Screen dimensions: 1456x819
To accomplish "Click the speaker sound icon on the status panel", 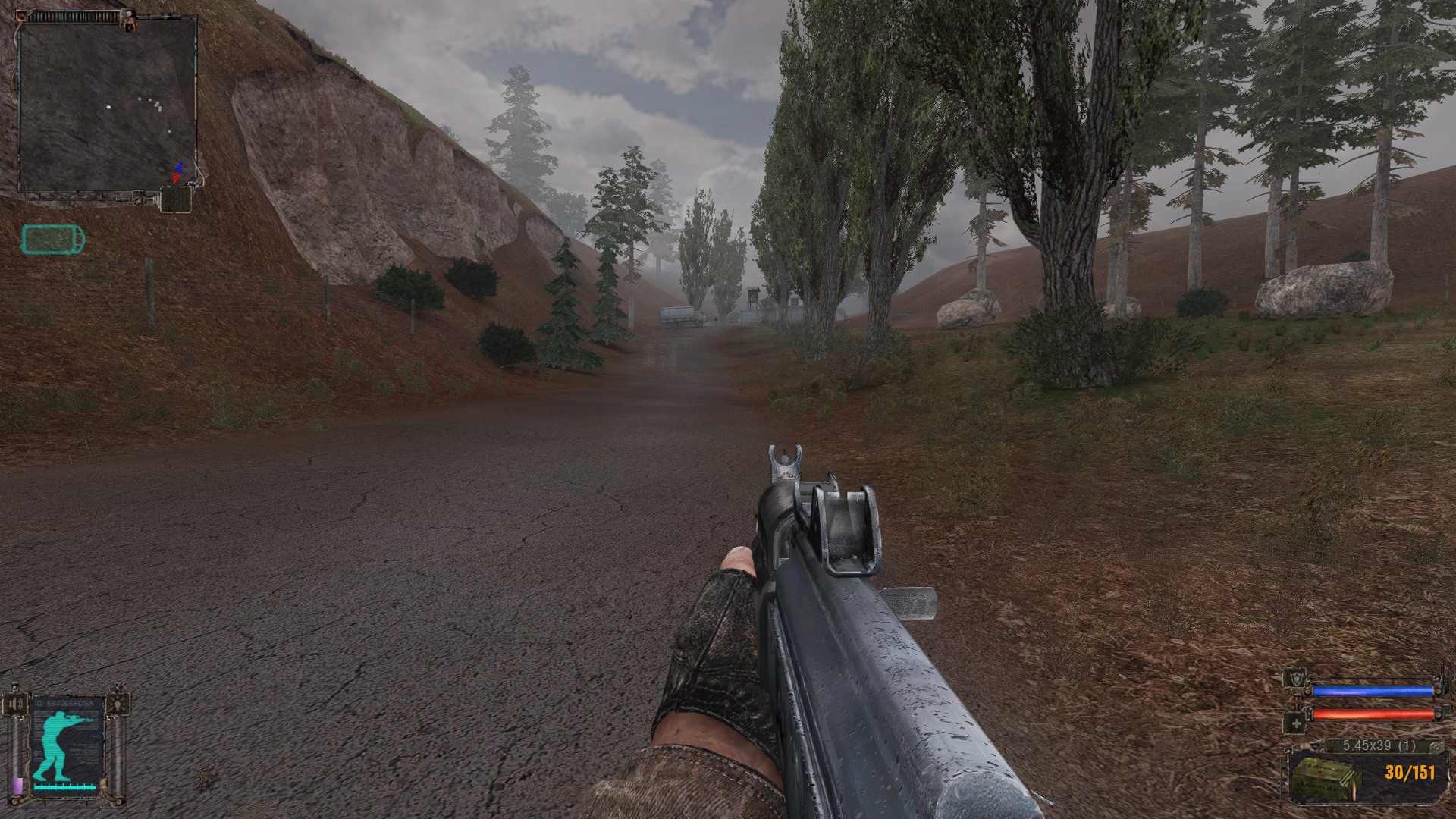I will coord(15,702).
